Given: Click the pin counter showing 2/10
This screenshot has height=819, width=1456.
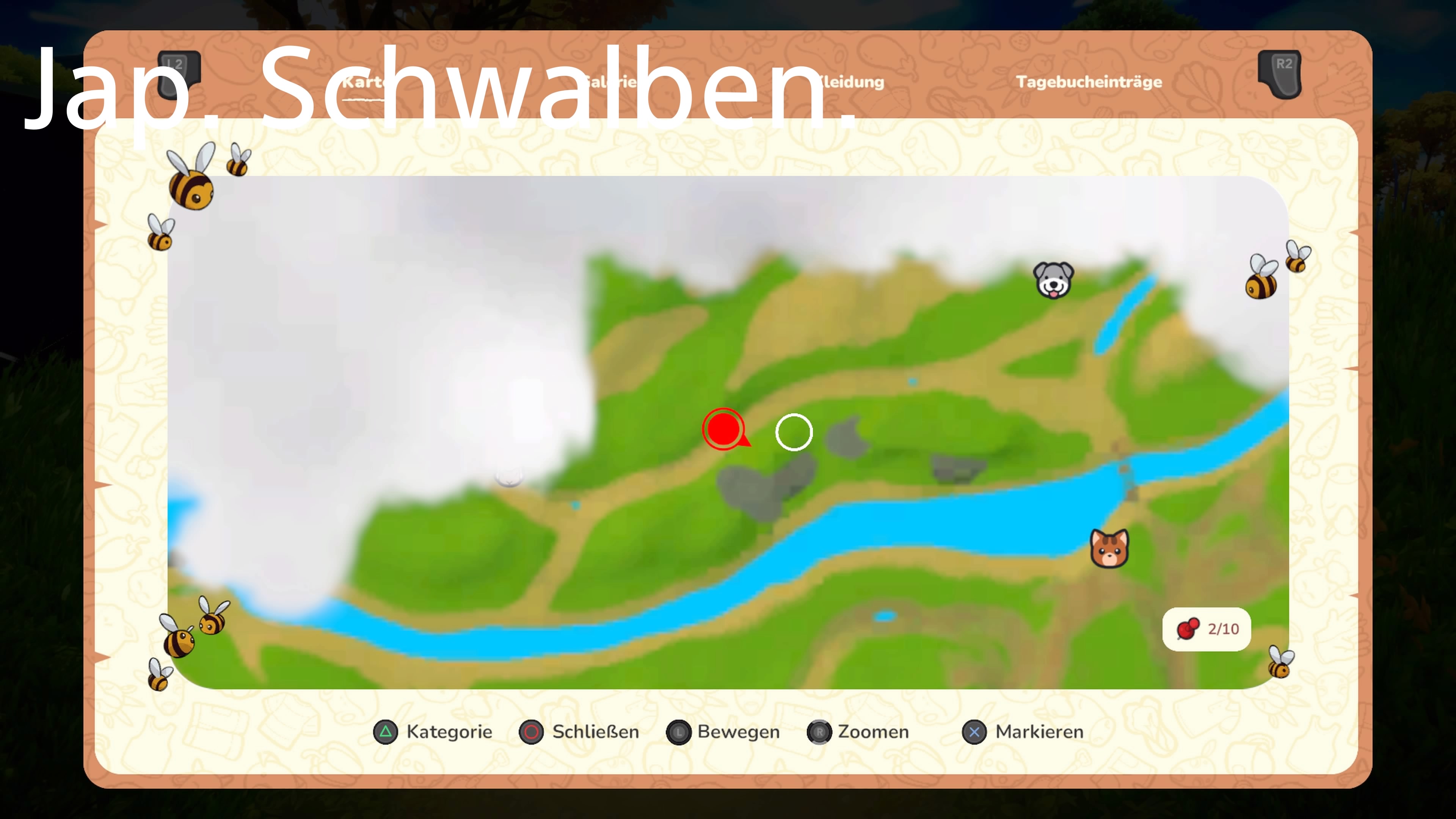Looking at the screenshot, I should pyautogui.click(x=1206, y=629).
